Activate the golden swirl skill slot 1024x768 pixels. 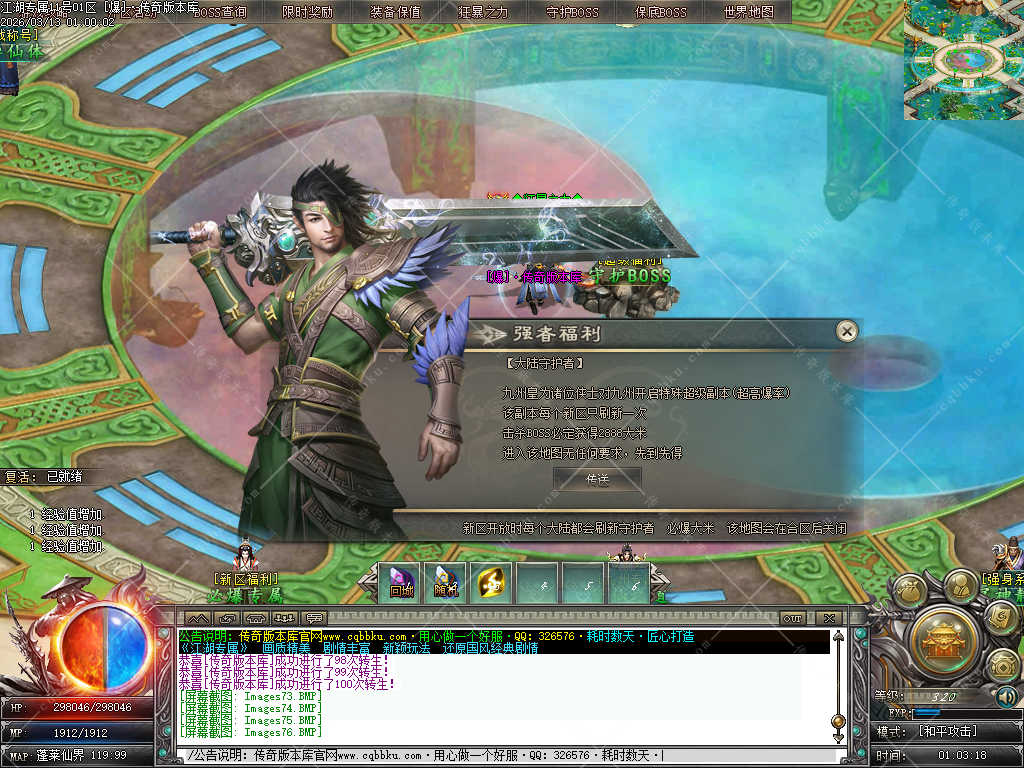pos(490,583)
